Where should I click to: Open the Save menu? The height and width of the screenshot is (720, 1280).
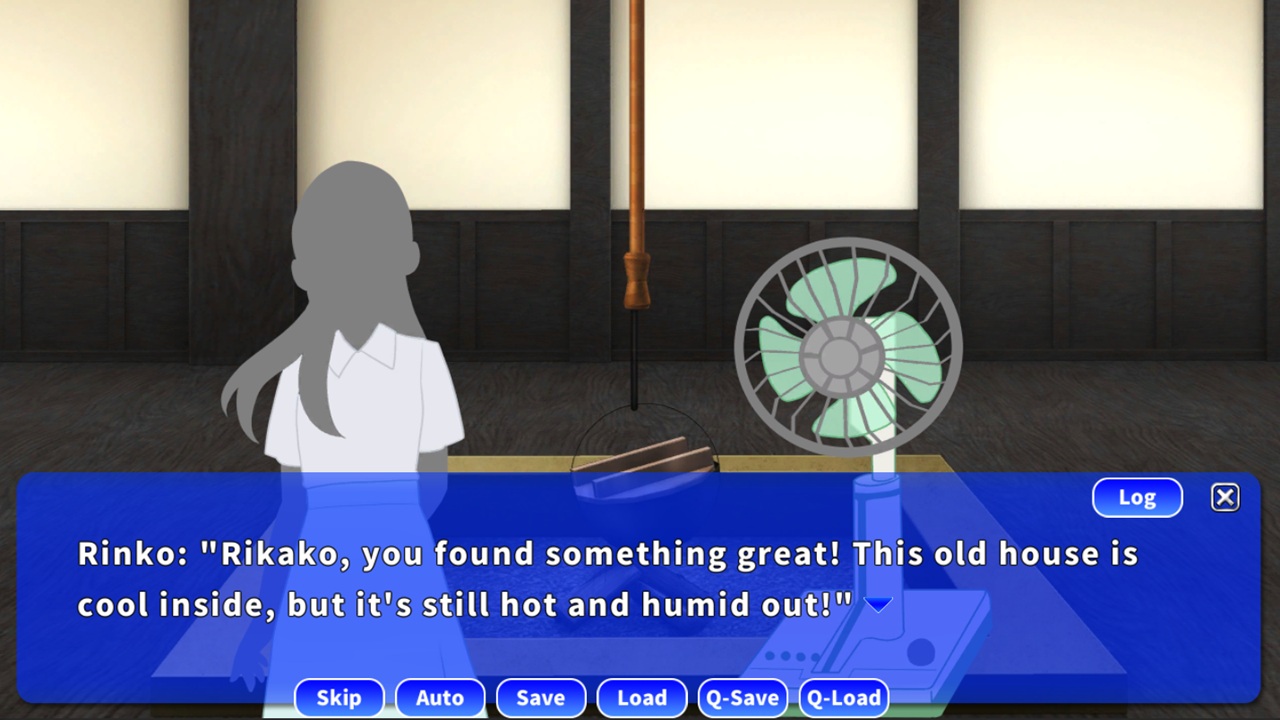click(541, 698)
